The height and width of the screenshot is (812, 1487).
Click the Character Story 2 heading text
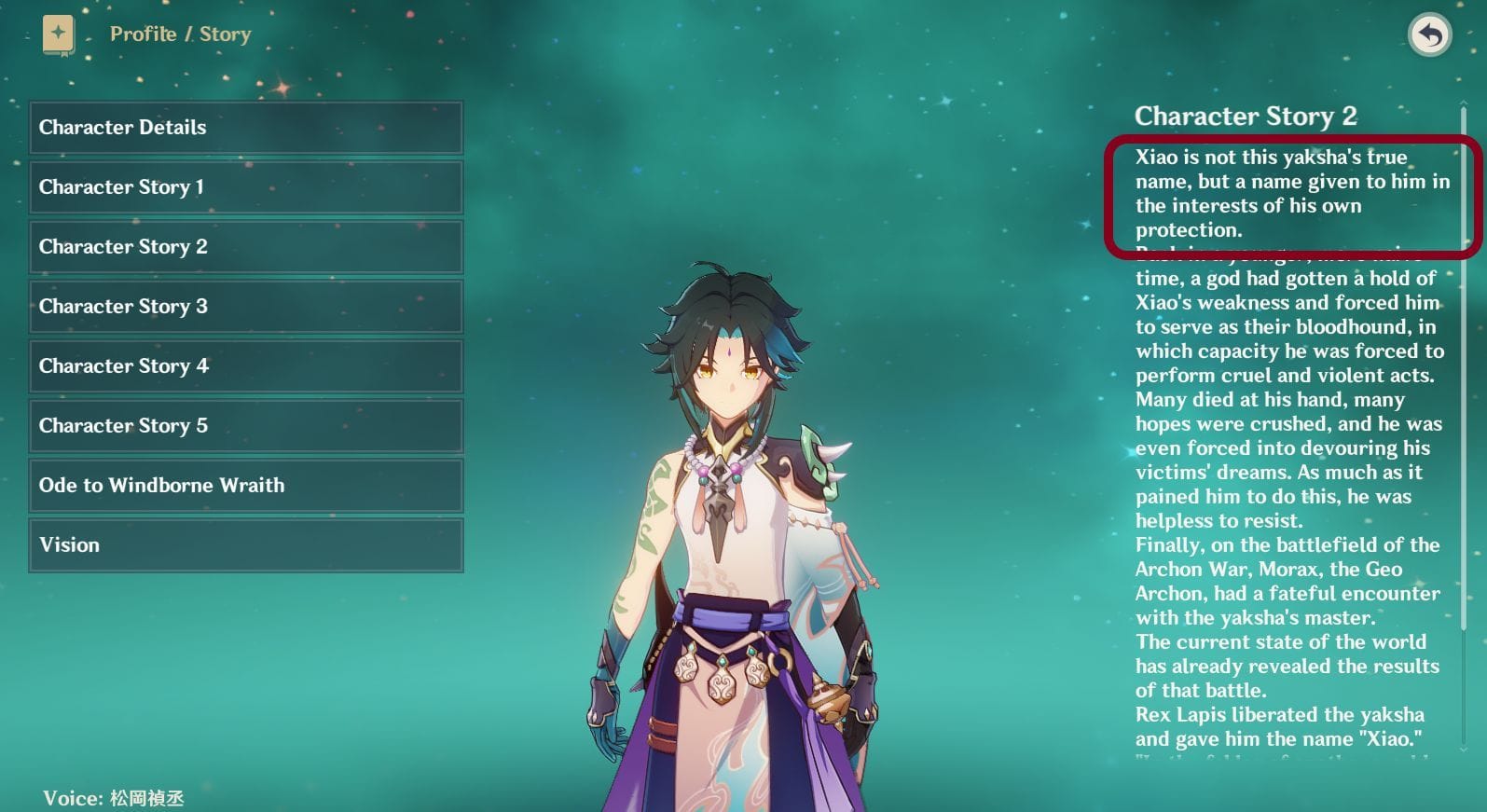tap(1247, 117)
